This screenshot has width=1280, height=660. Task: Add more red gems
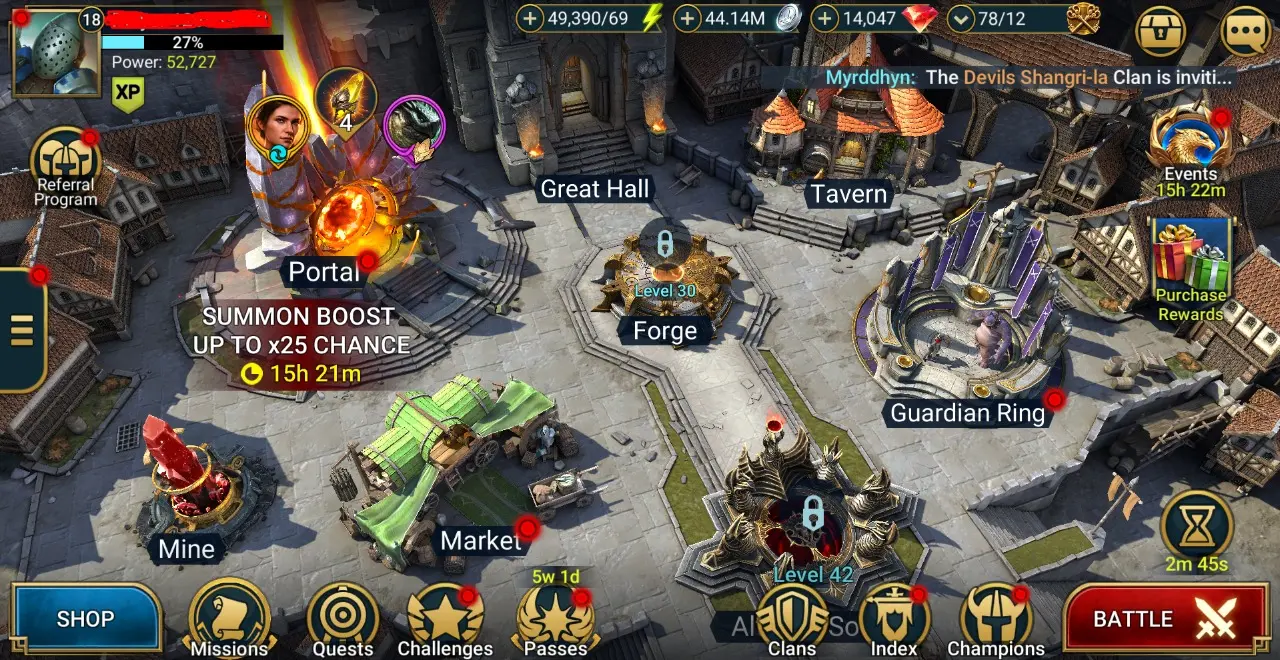pyautogui.click(x=824, y=18)
